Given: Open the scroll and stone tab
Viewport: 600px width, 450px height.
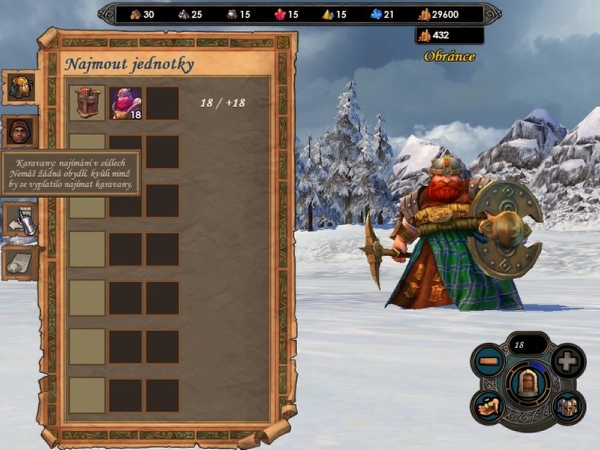Looking at the screenshot, I should [x=21, y=262].
